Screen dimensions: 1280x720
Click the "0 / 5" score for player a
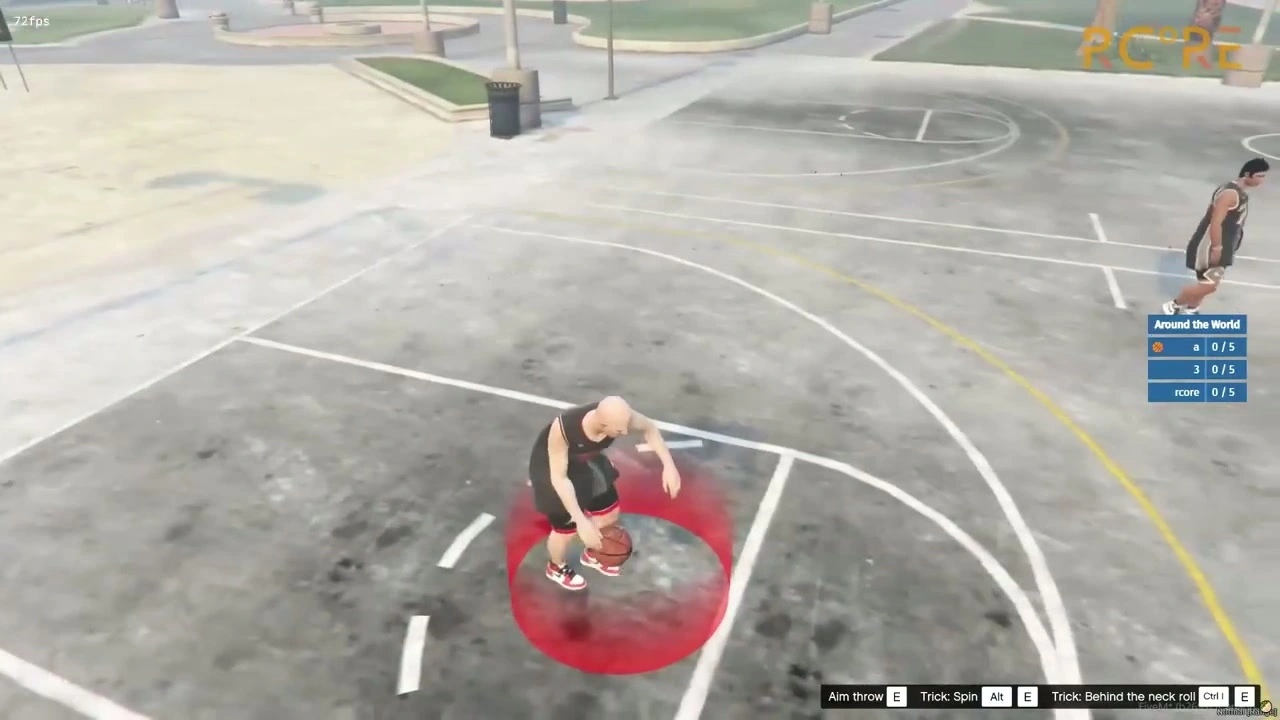(1223, 346)
